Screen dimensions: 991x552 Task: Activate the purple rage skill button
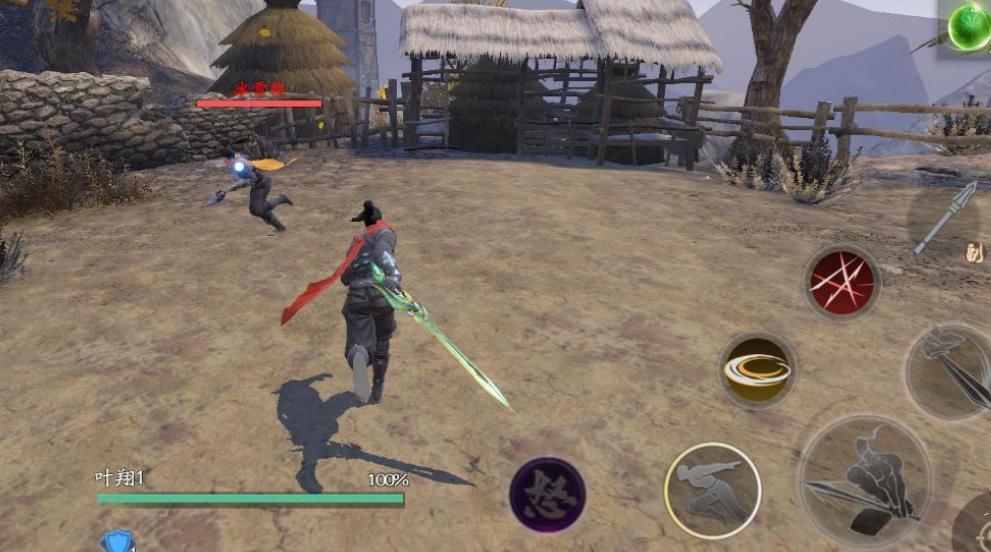[547, 494]
